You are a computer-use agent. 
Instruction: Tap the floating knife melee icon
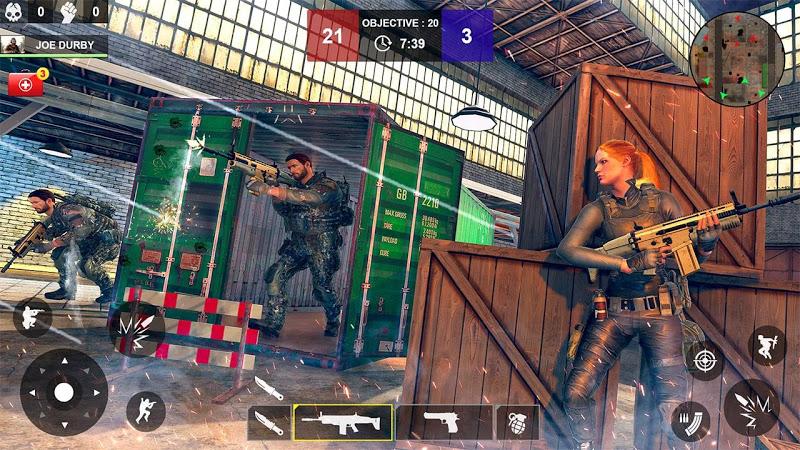pos(268,387)
